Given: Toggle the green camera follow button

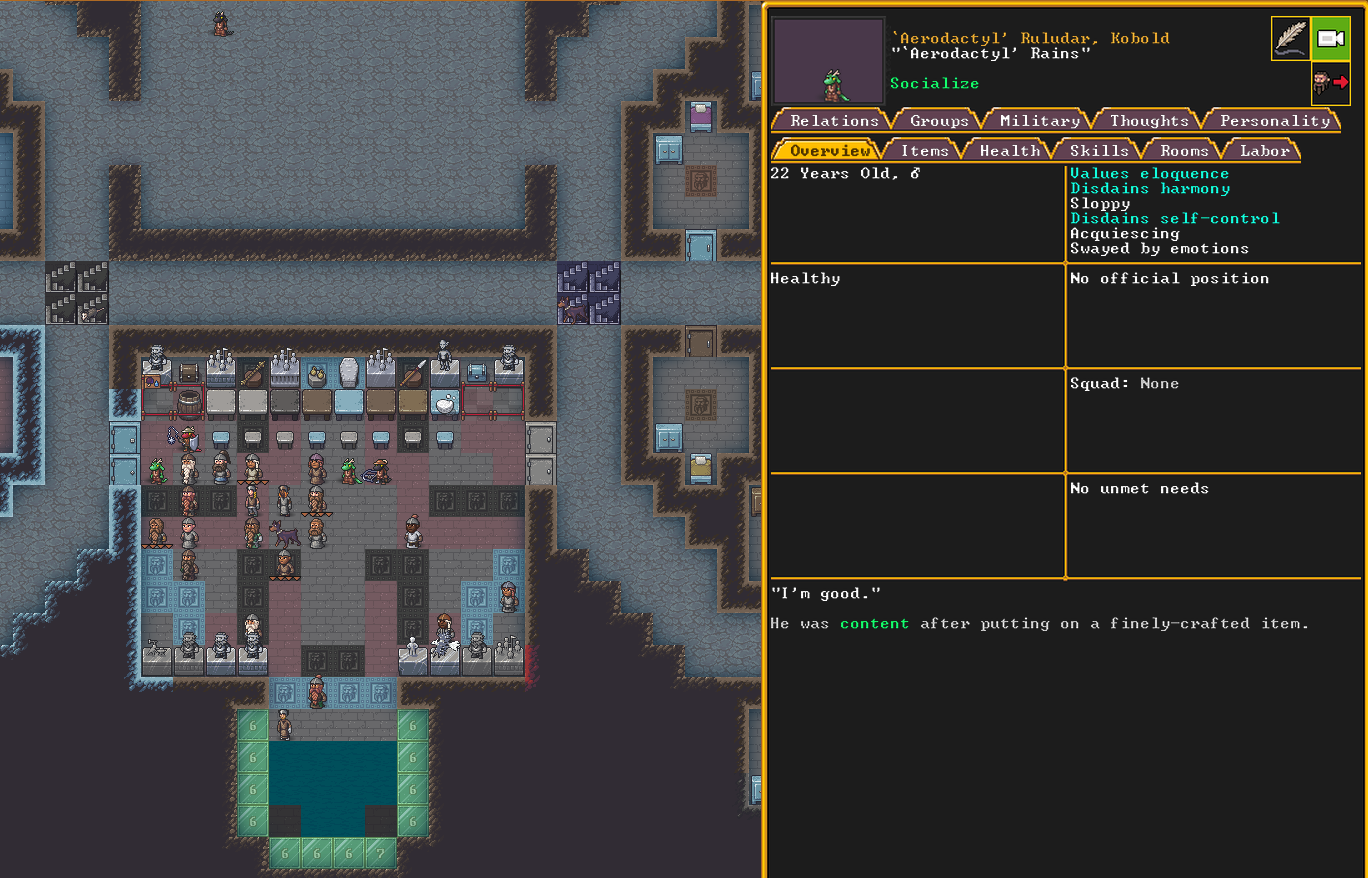Looking at the screenshot, I should pyautogui.click(x=1330, y=39).
